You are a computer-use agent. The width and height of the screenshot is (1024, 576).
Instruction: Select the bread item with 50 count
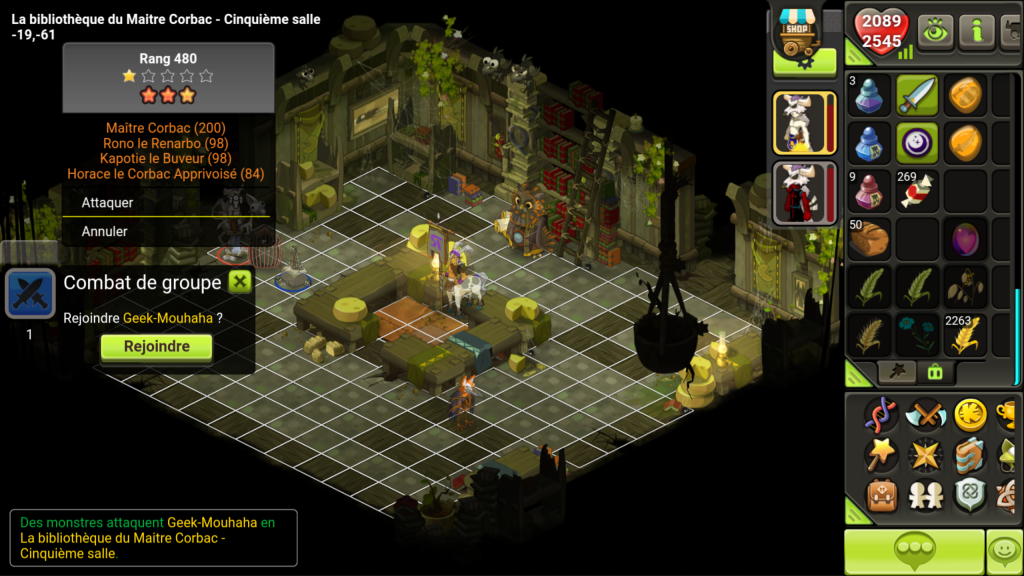point(869,238)
